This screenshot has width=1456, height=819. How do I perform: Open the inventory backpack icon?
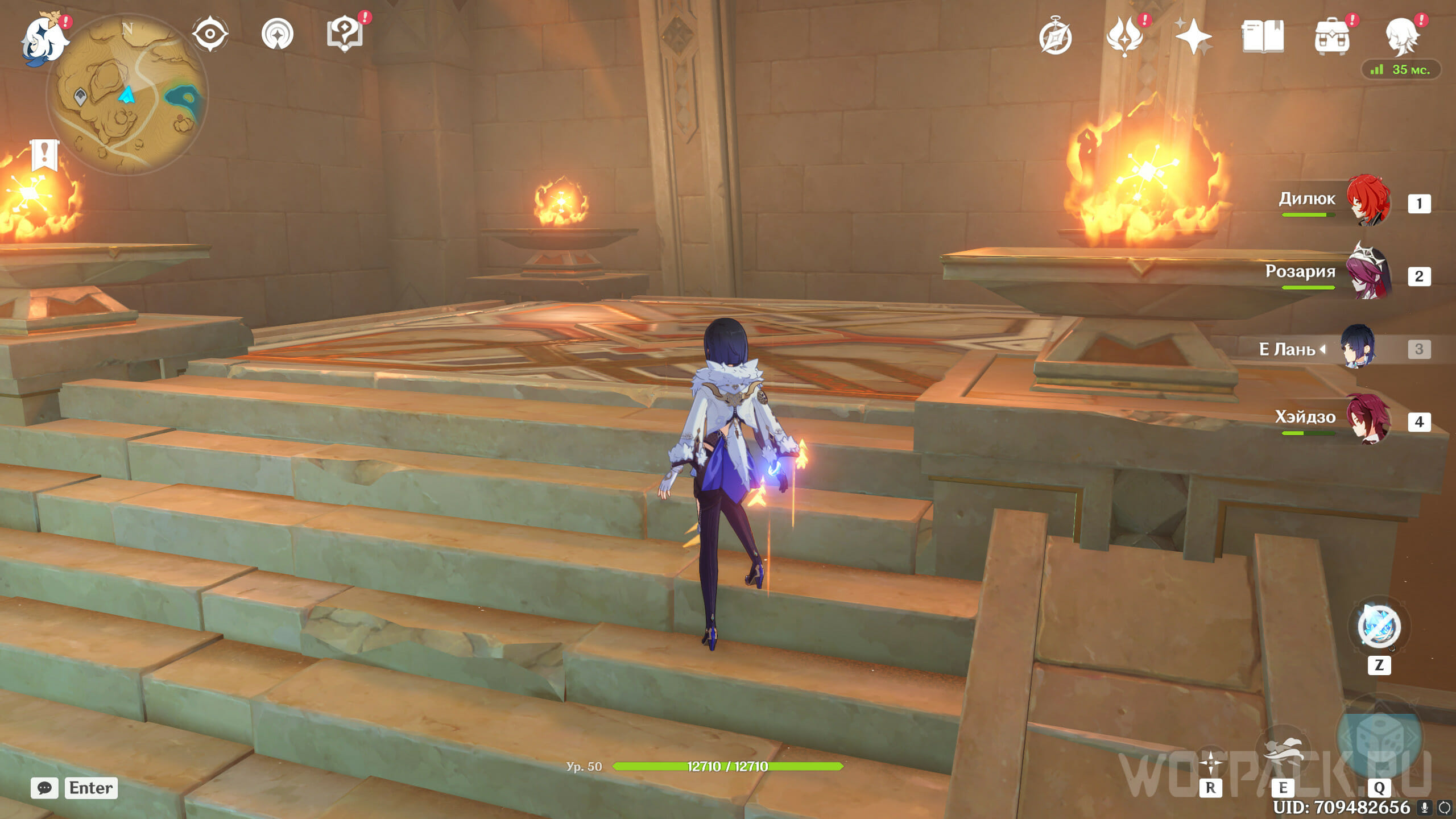point(1331,38)
